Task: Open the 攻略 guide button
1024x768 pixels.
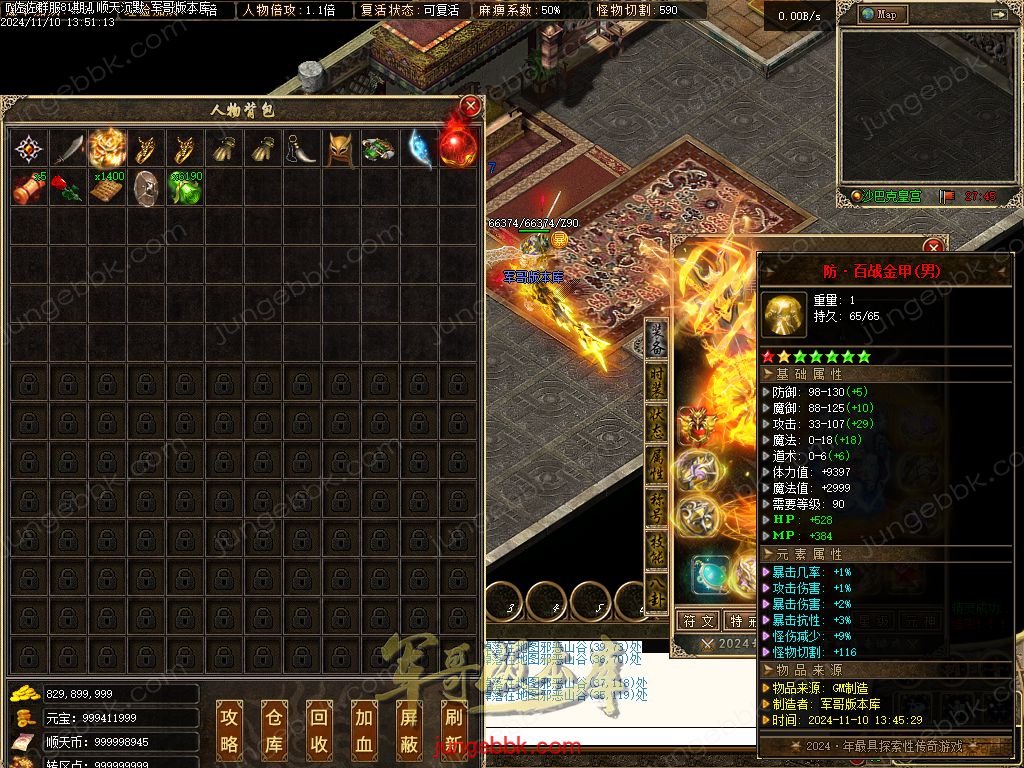Action: [230, 728]
